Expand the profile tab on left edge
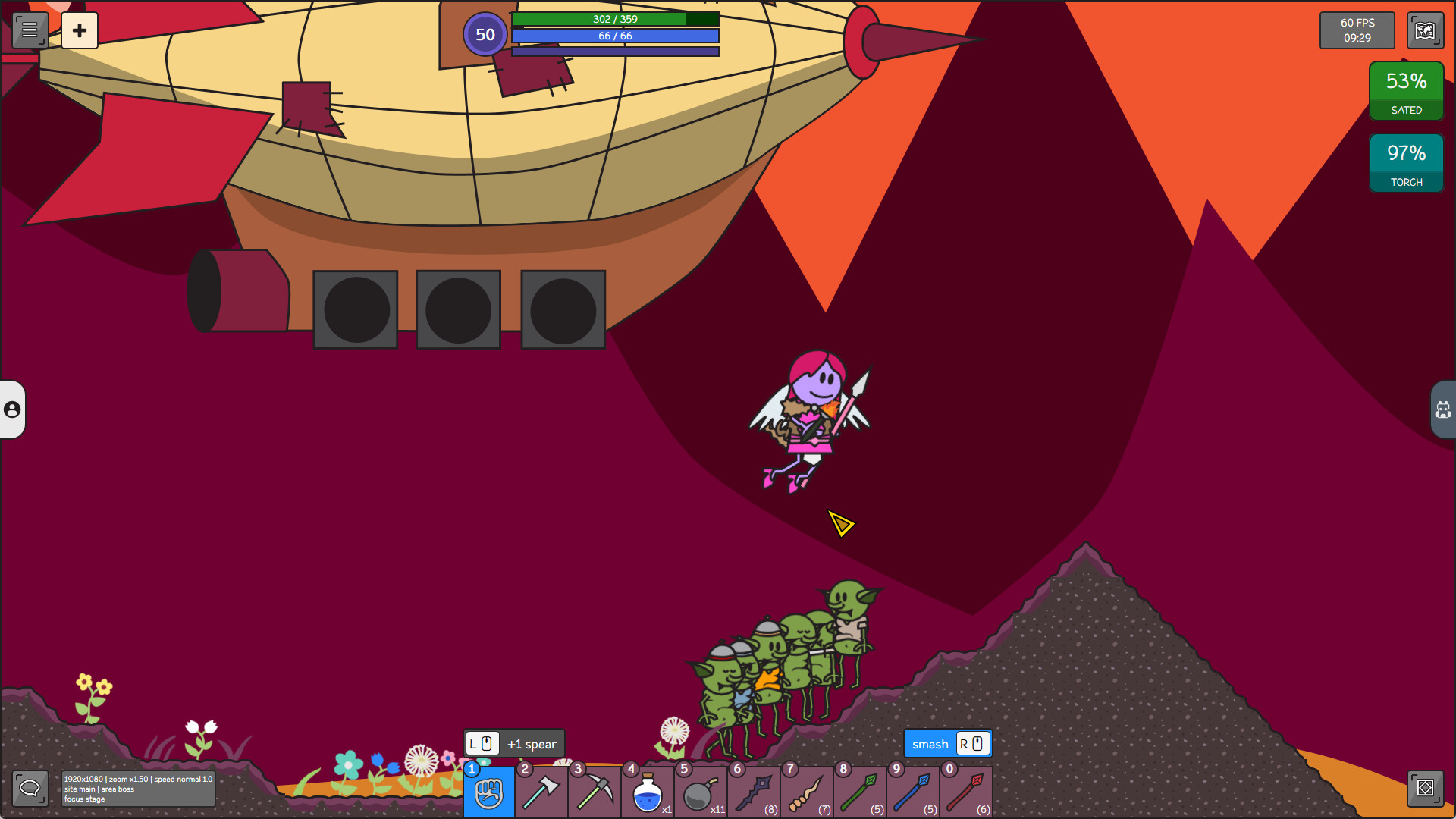1456x819 pixels. (x=11, y=411)
